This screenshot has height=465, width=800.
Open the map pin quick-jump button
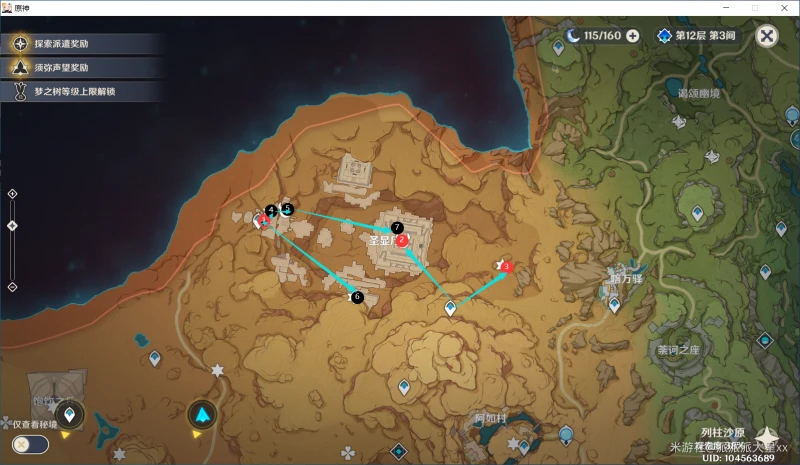(69, 414)
